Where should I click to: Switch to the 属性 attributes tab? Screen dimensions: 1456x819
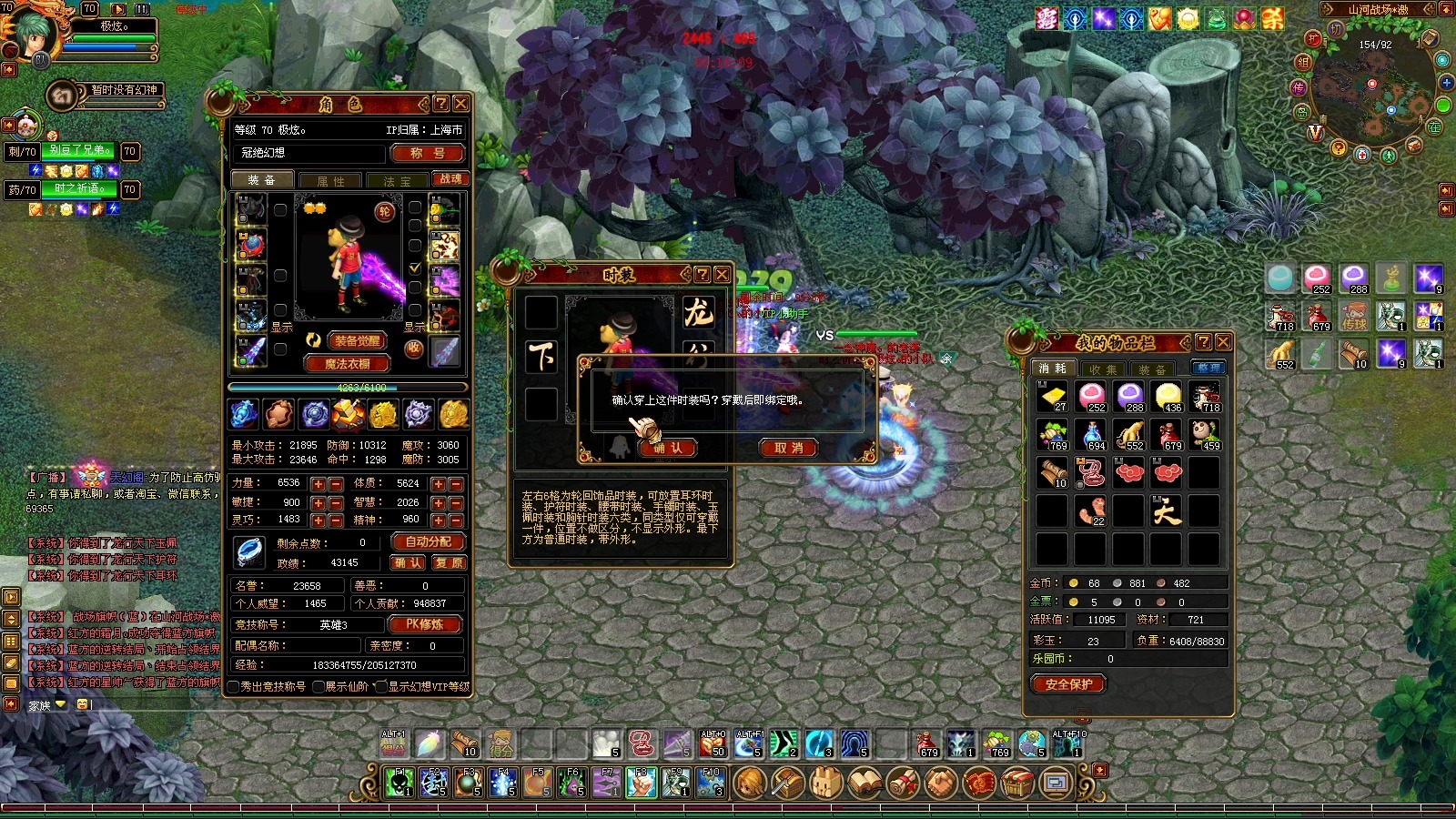(330, 181)
